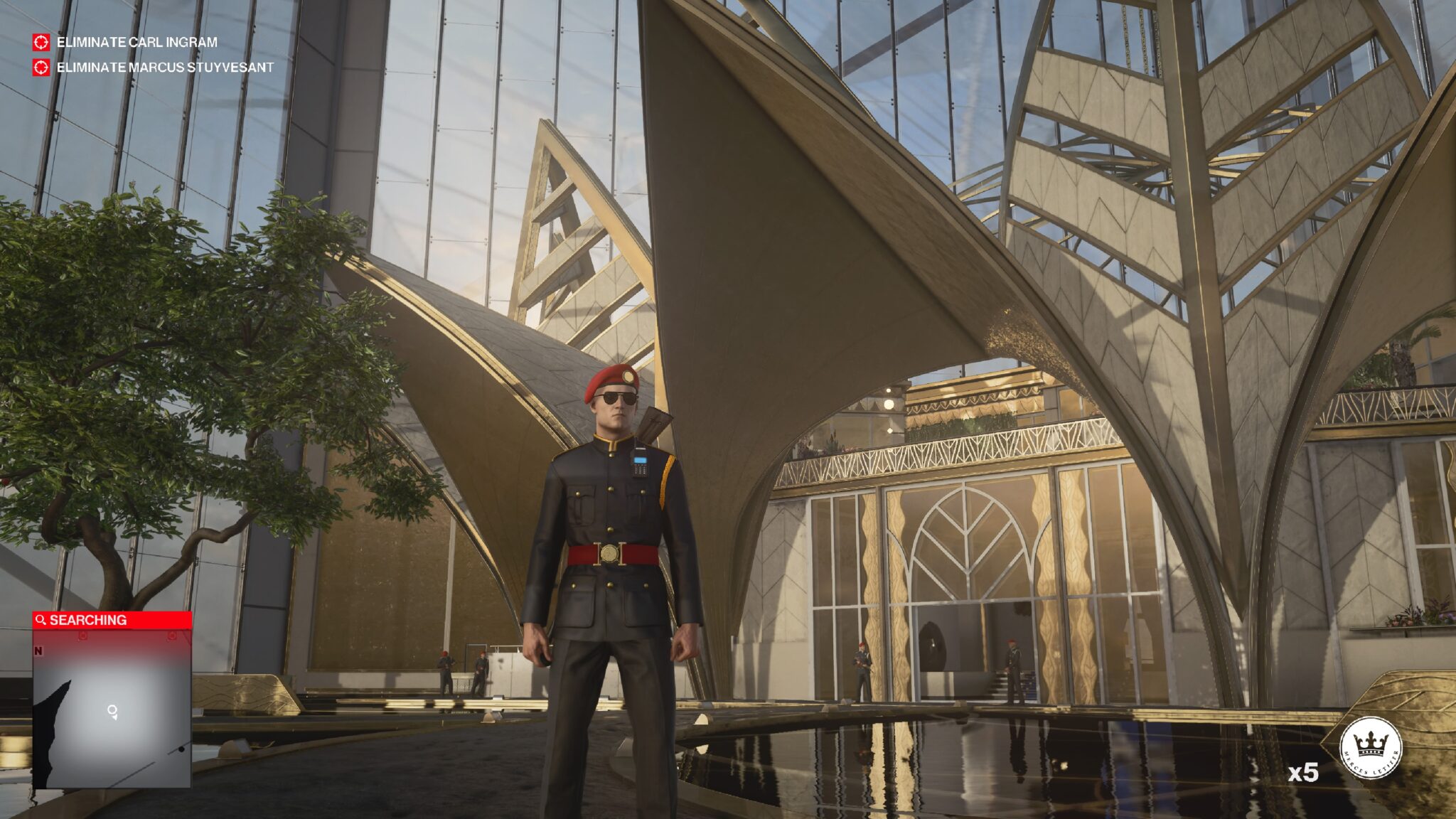
Task: Toggle the SEARCHING alert status banner
Action: tap(110, 620)
